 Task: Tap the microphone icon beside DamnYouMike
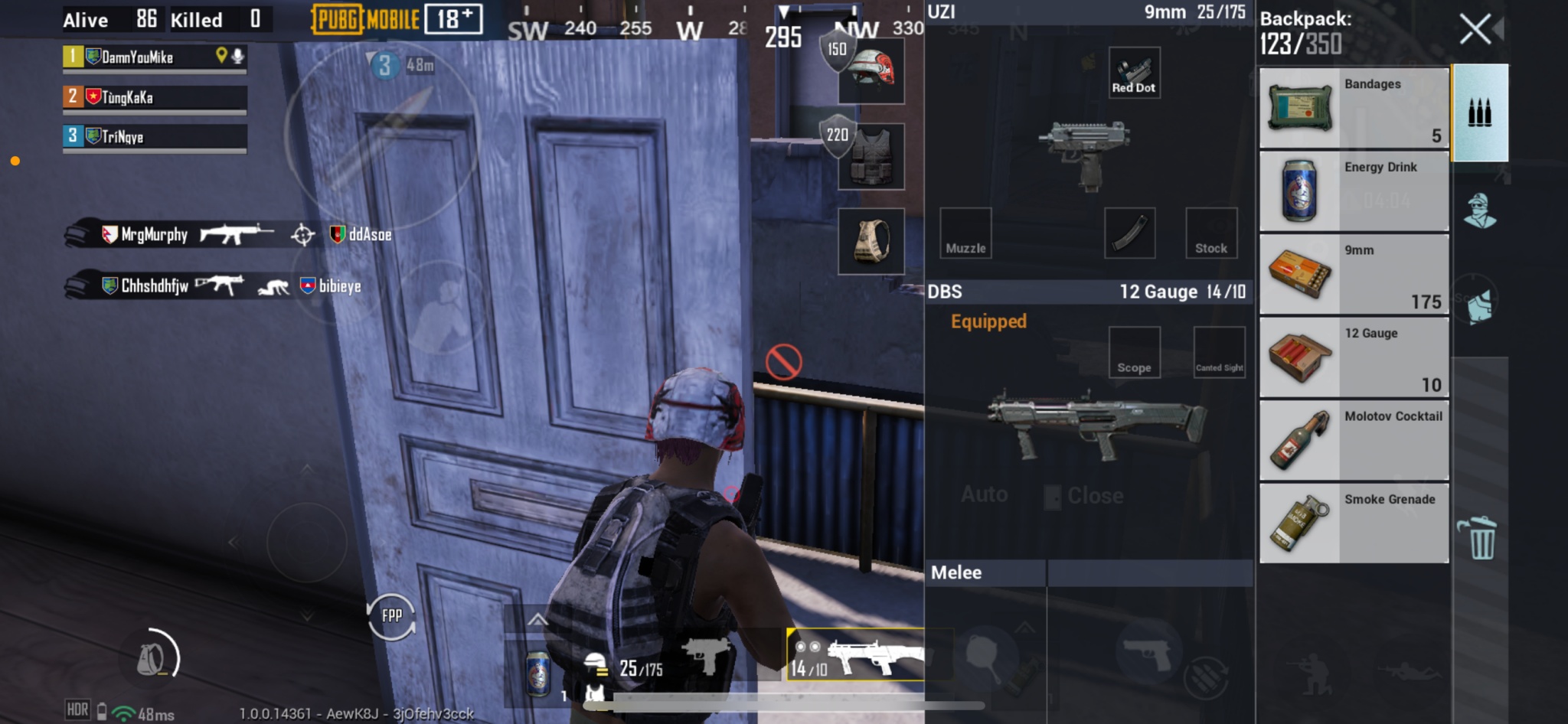(x=237, y=56)
